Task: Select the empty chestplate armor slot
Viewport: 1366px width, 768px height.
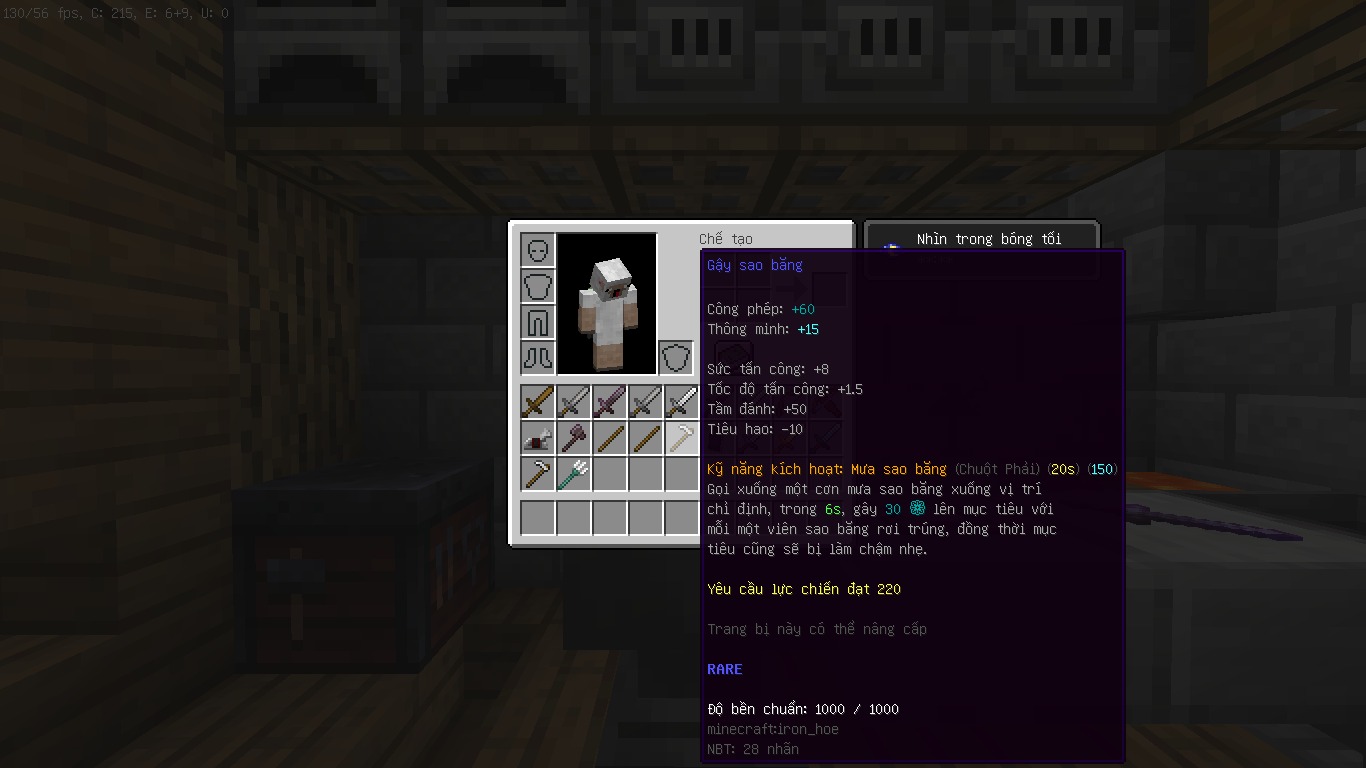Action: [x=538, y=286]
